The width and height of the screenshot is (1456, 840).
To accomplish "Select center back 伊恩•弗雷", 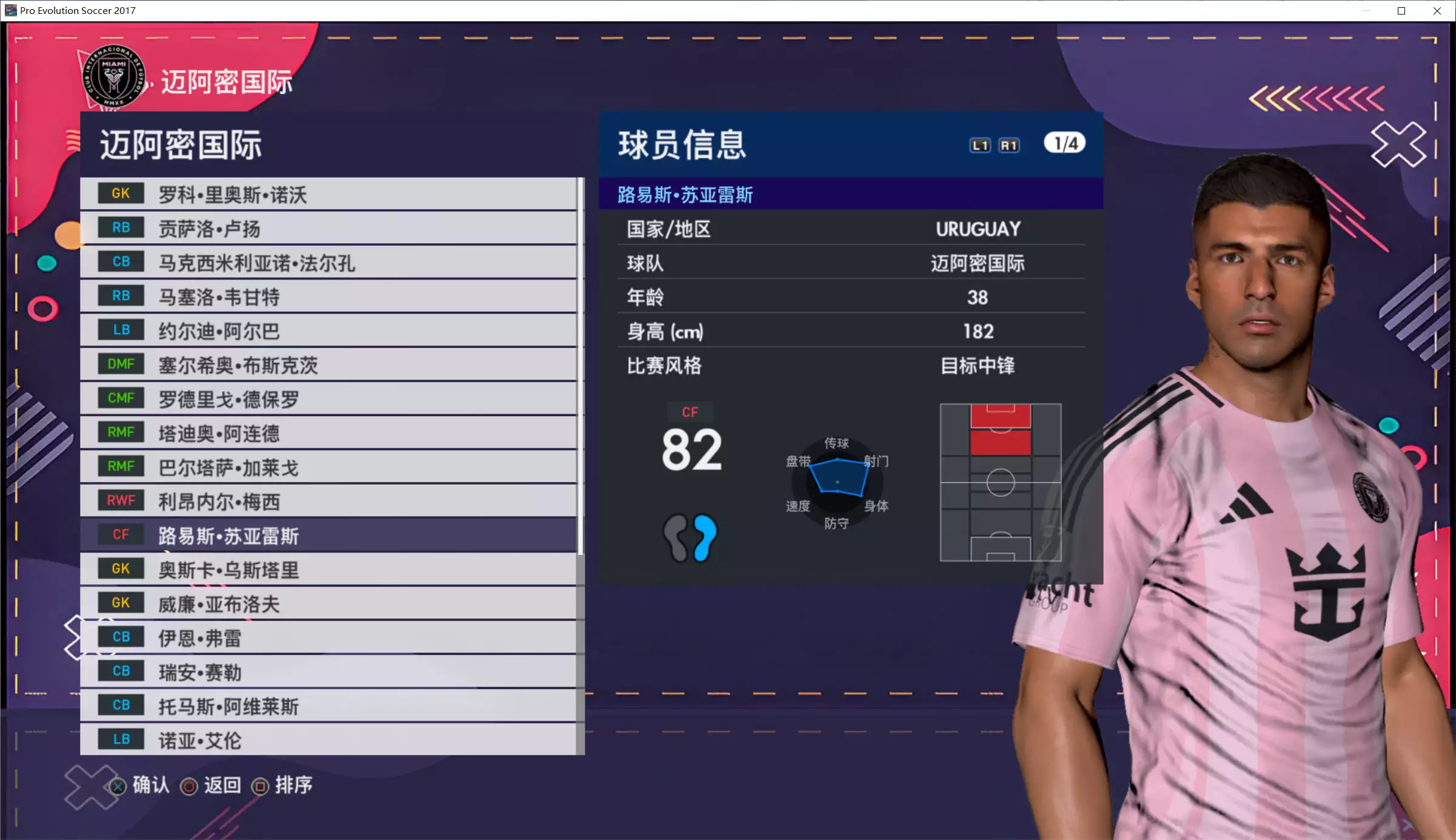I will [327, 637].
